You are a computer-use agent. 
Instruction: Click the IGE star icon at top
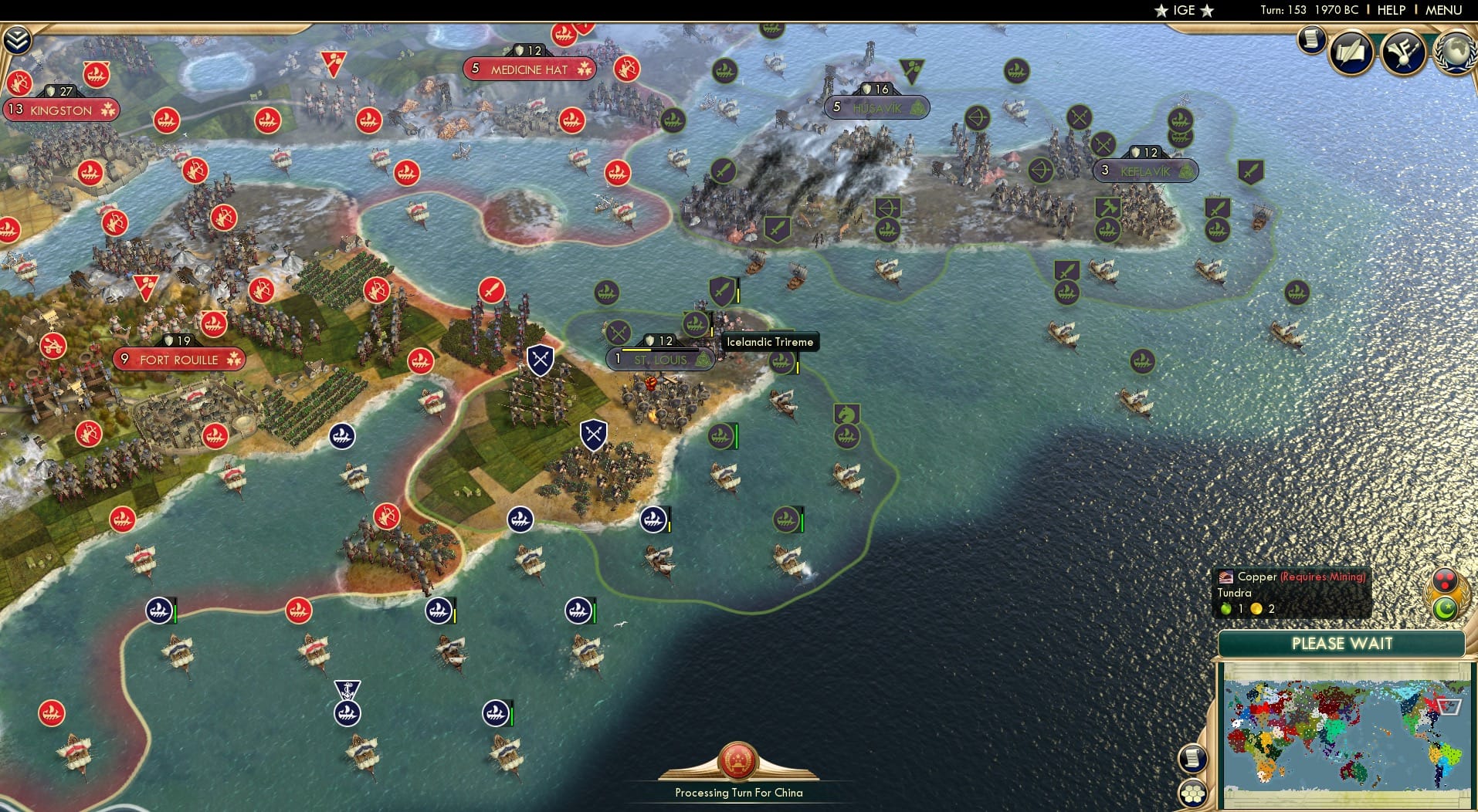point(1161,10)
